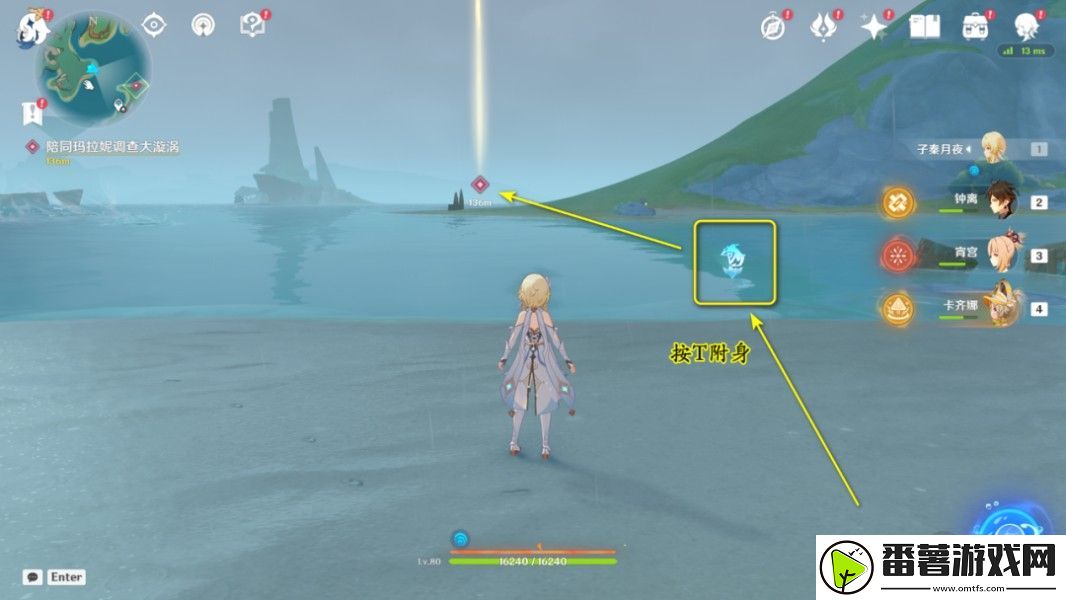1066x600 pixels.
Task: Open the map from the minimap
Action: (x=92, y=65)
